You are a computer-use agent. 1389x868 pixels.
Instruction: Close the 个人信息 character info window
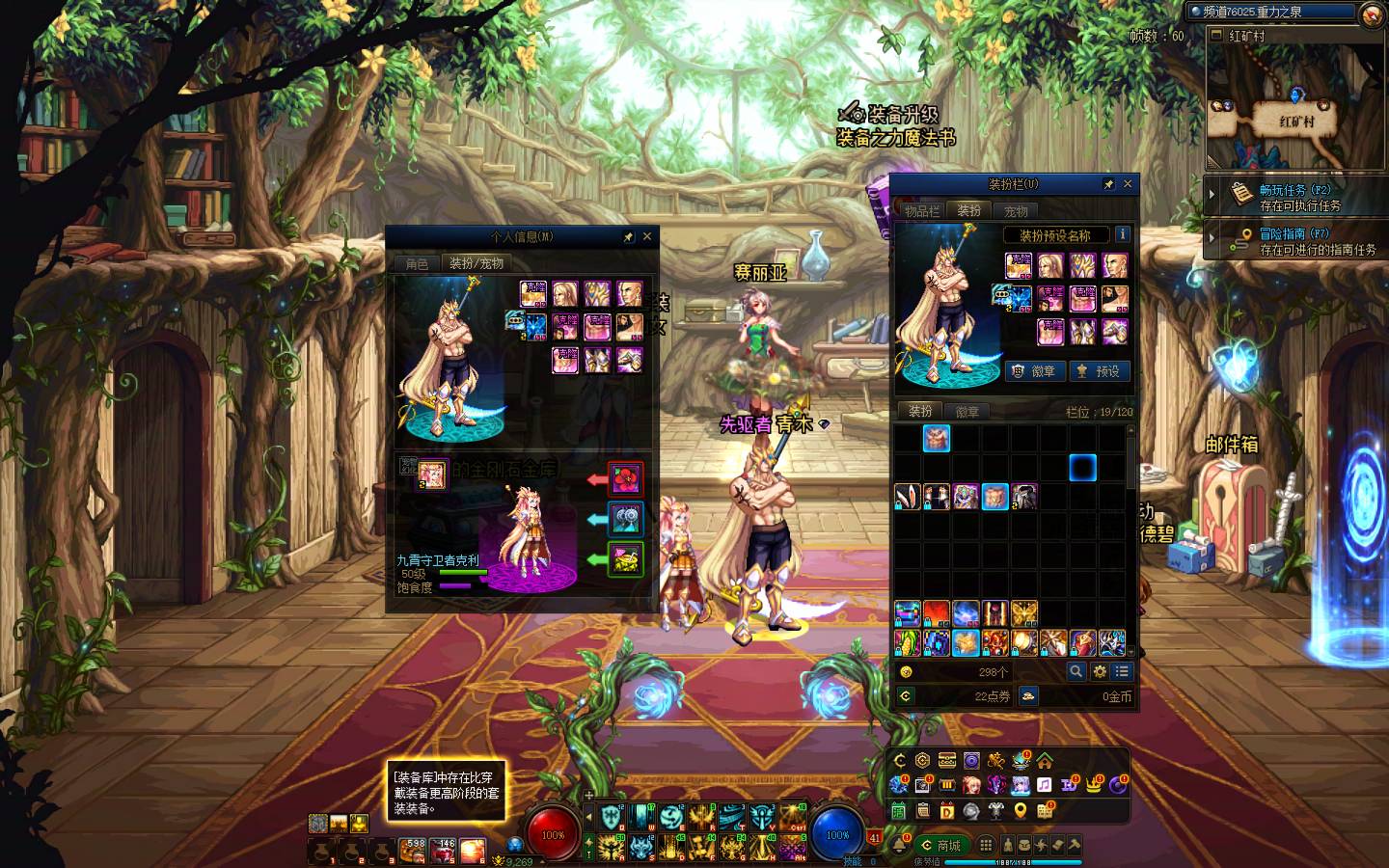[647, 236]
